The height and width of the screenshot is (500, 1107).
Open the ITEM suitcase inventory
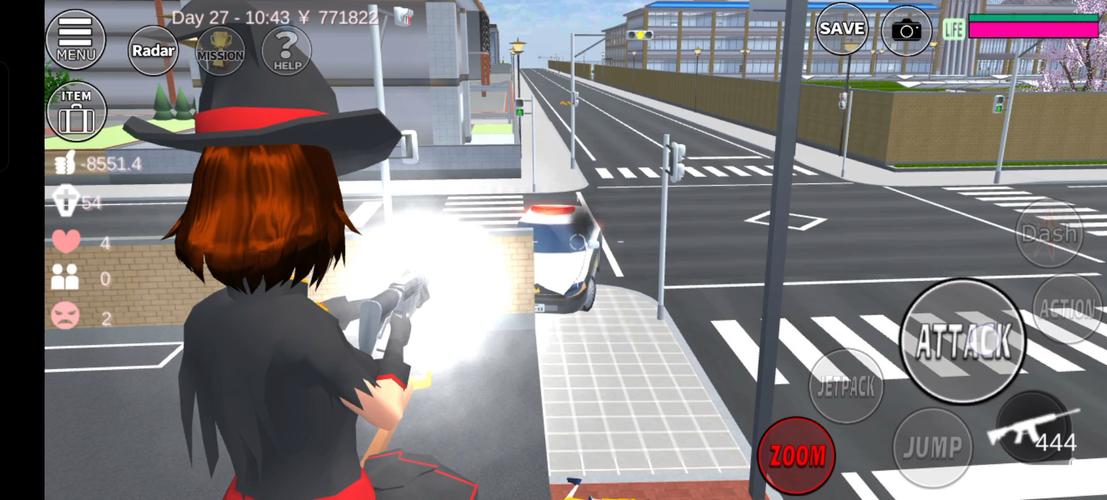[x=76, y=111]
